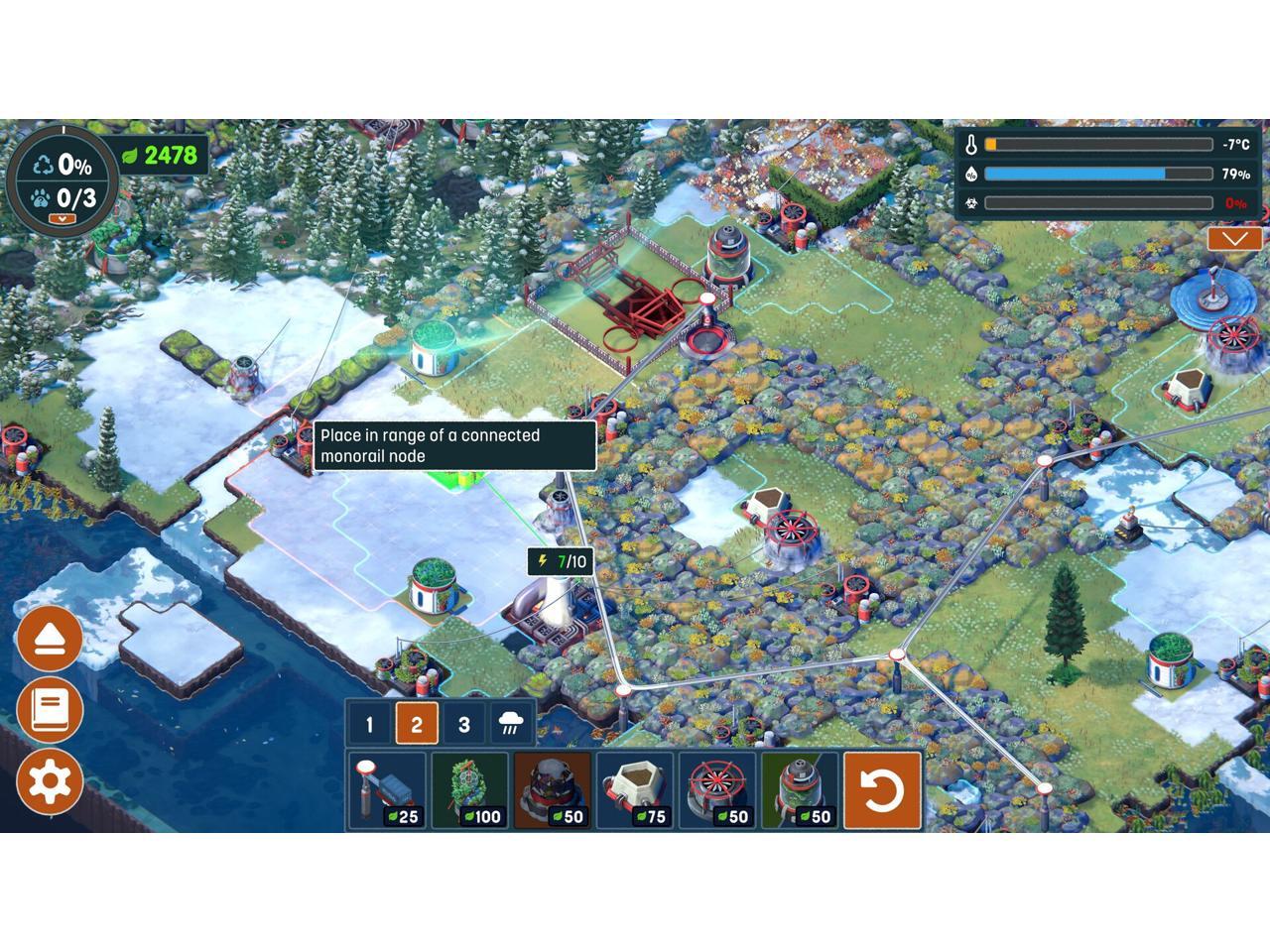Pick the dark dome building with red base
The height and width of the screenshot is (952, 1270).
click(x=552, y=790)
